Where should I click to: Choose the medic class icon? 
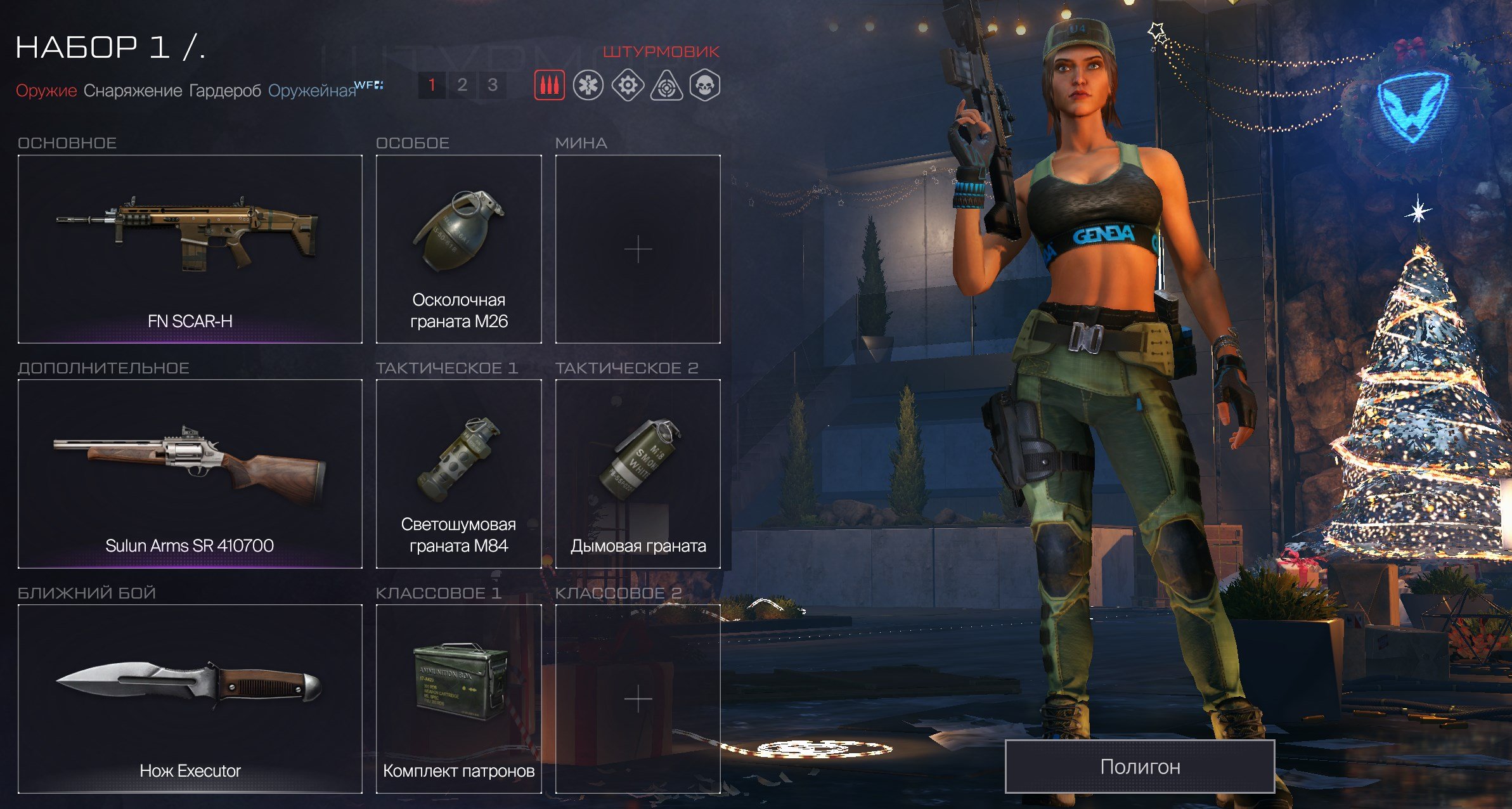click(x=588, y=85)
